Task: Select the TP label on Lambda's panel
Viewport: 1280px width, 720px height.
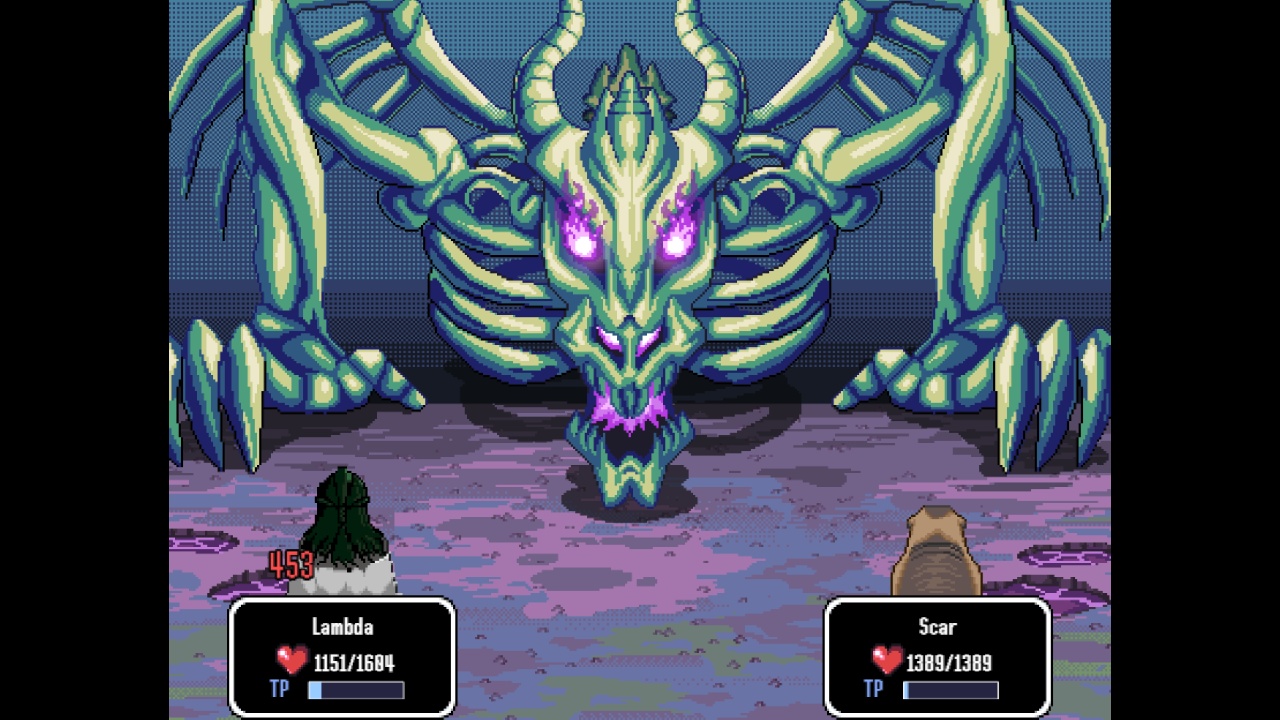Action: [x=279, y=689]
